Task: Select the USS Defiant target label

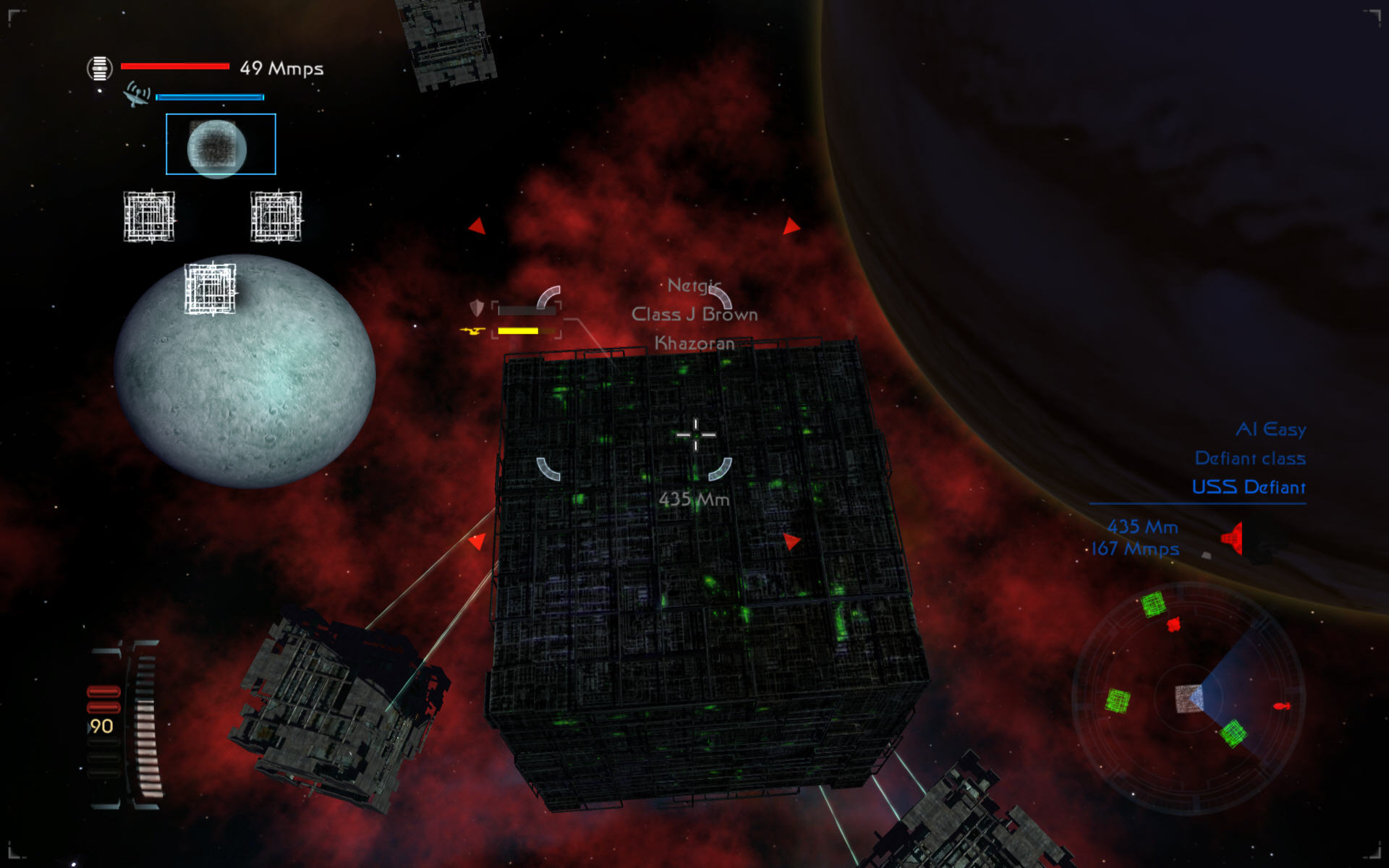Action: (1249, 488)
